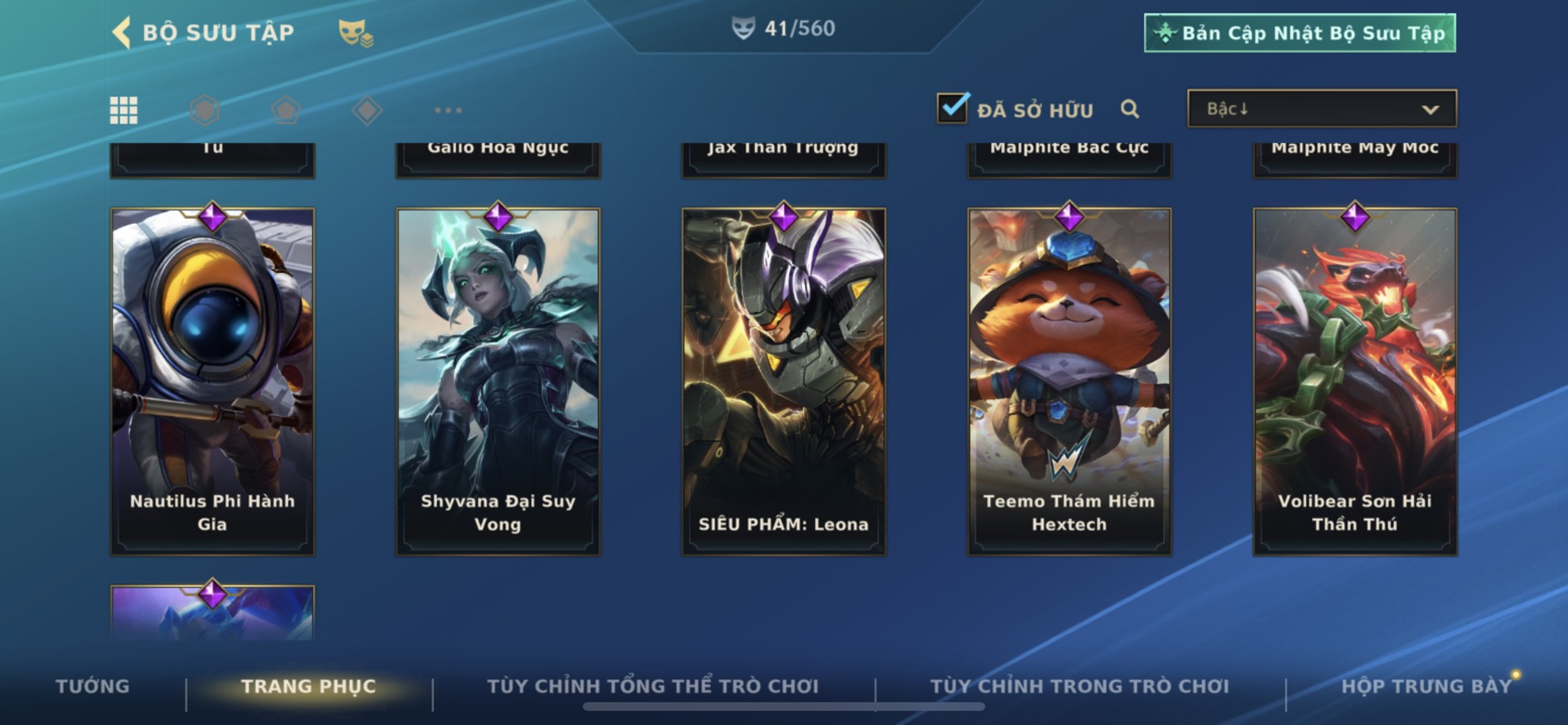This screenshot has height=725, width=1568.
Task: Open Tùy Chỉnh Tổng Thể Trò Chơi tab
Action: click(x=653, y=687)
